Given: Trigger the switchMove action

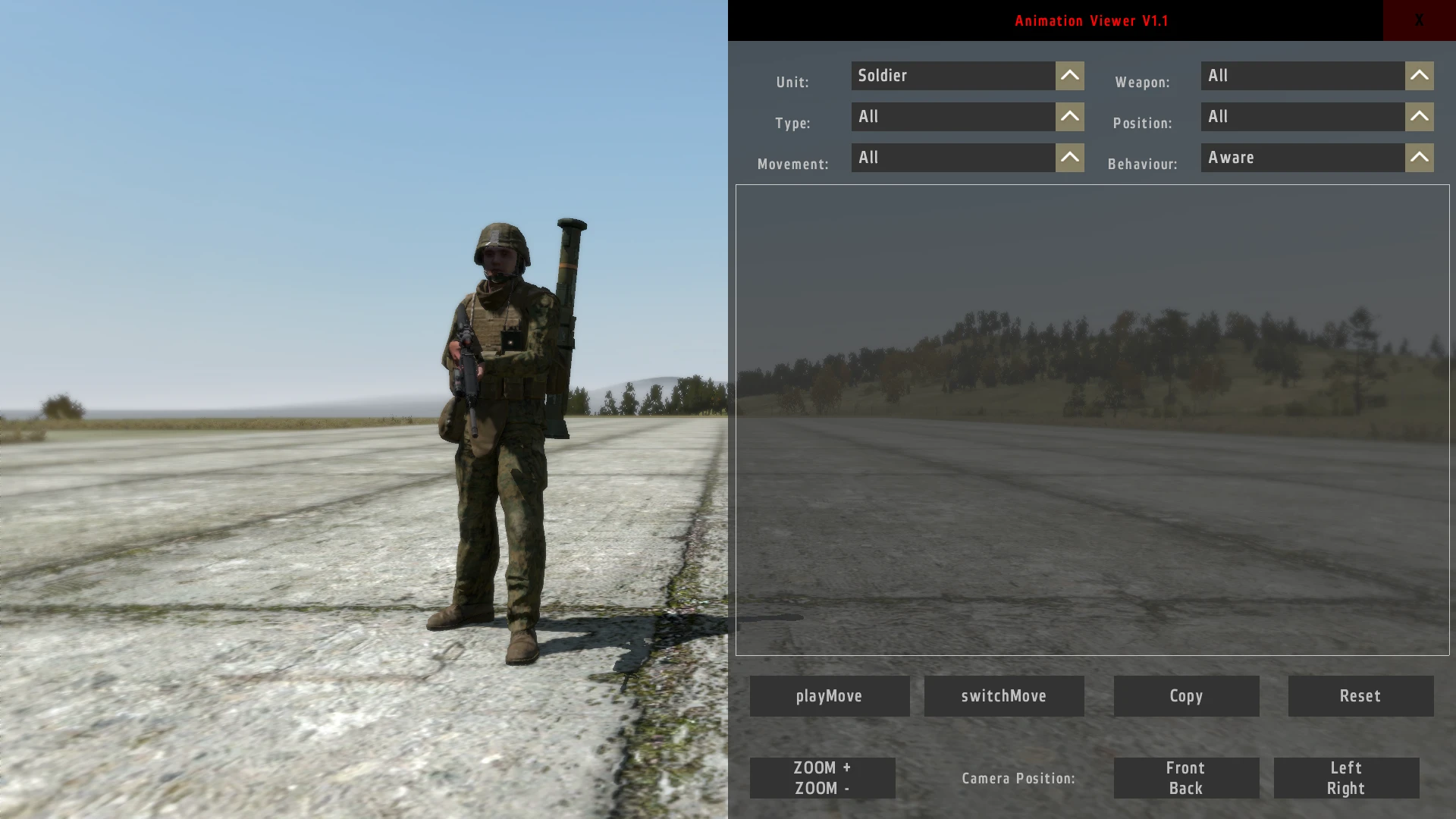Looking at the screenshot, I should 1004,695.
